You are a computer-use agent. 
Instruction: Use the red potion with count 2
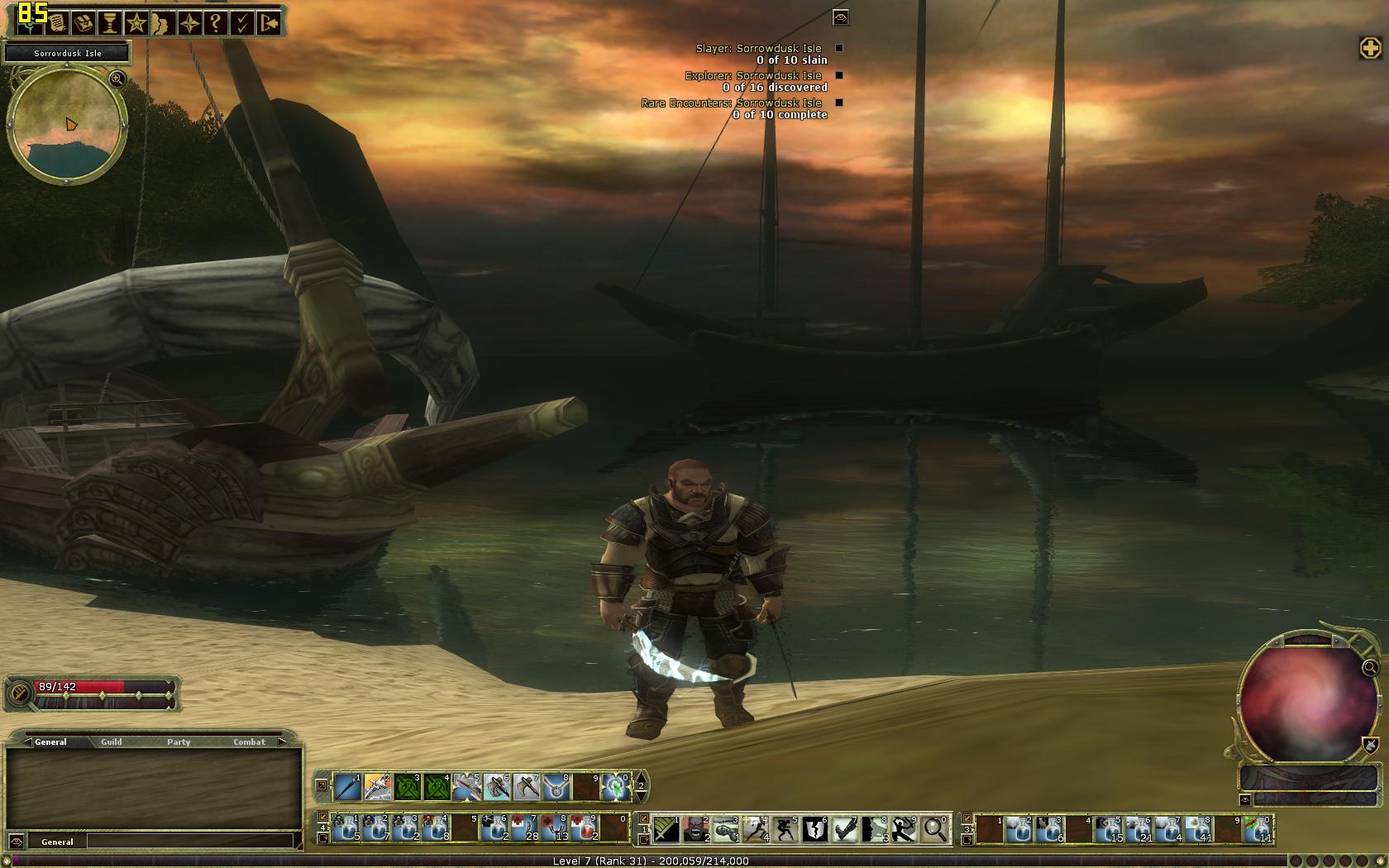click(x=585, y=828)
